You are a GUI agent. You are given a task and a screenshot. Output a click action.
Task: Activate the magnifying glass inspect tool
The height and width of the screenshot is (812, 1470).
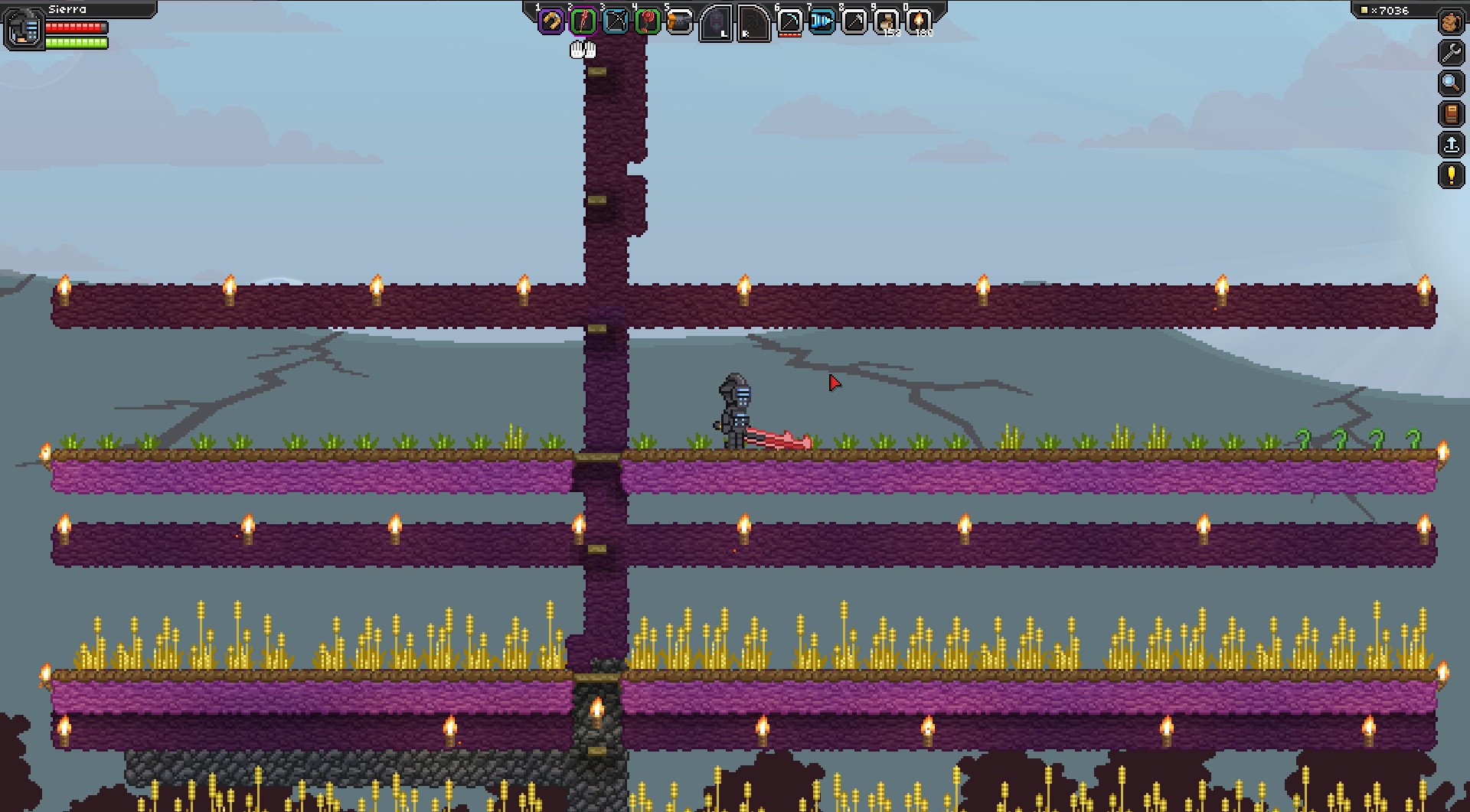pyautogui.click(x=1451, y=83)
